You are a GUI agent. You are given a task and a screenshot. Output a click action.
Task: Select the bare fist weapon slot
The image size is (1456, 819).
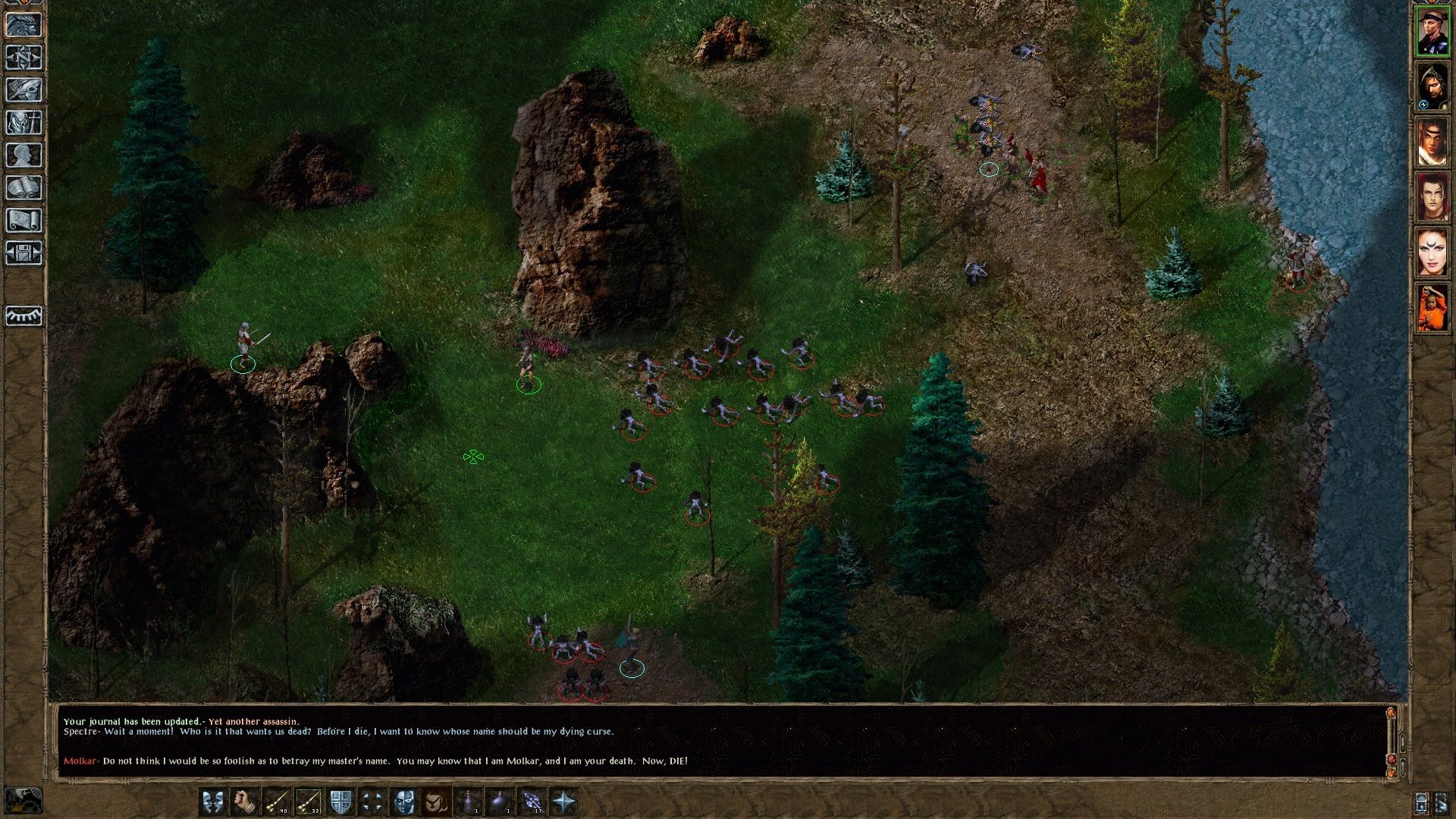click(244, 802)
